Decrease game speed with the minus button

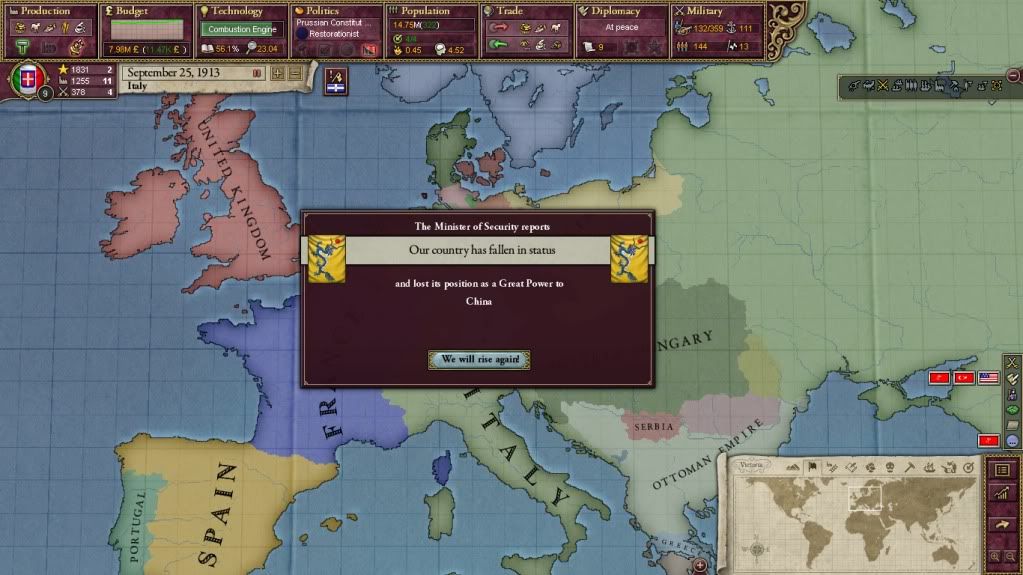pyautogui.click(x=294, y=74)
